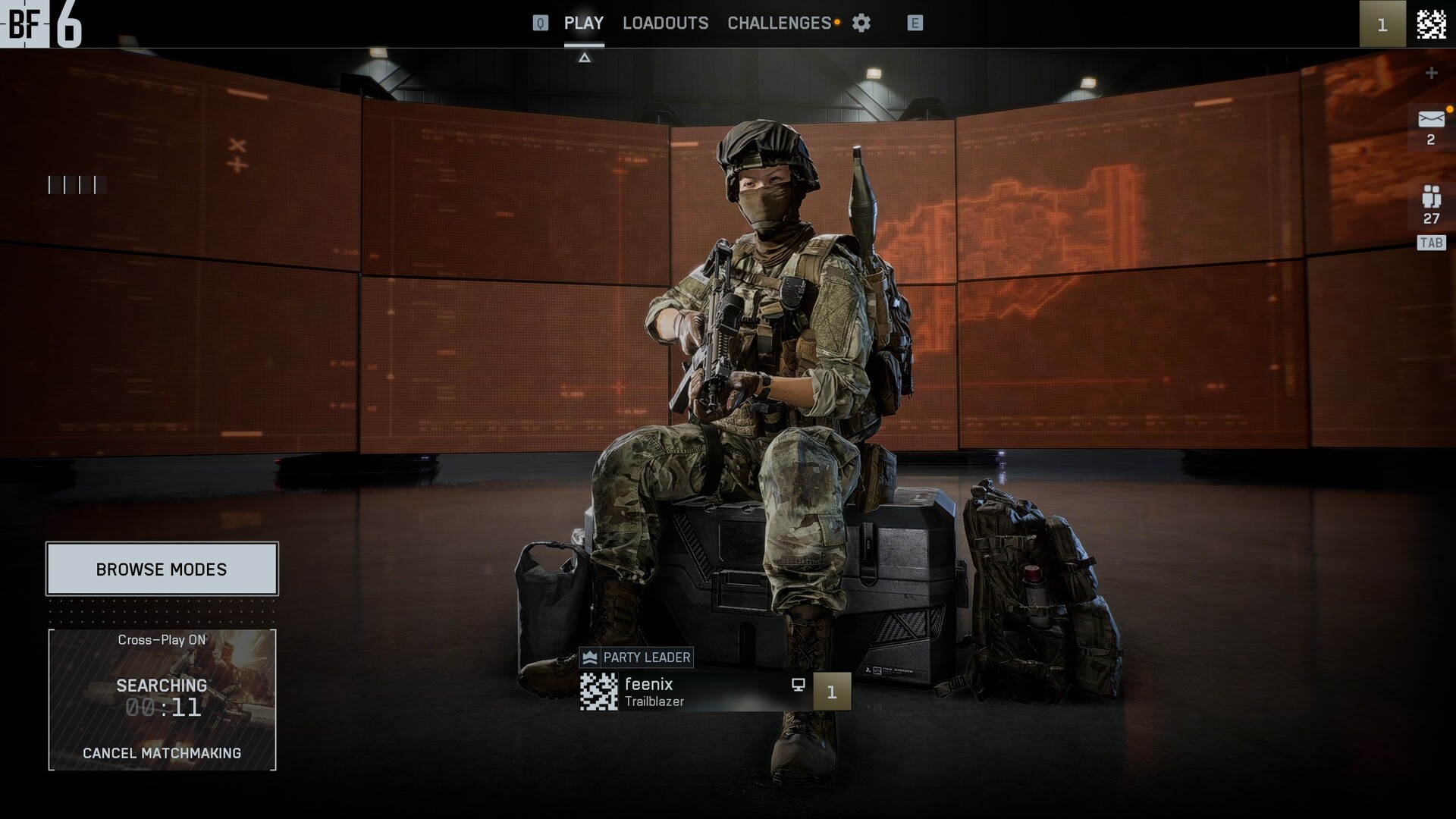Click the Browse Modes button
Viewport: 1456px width, 819px height.
click(162, 570)
